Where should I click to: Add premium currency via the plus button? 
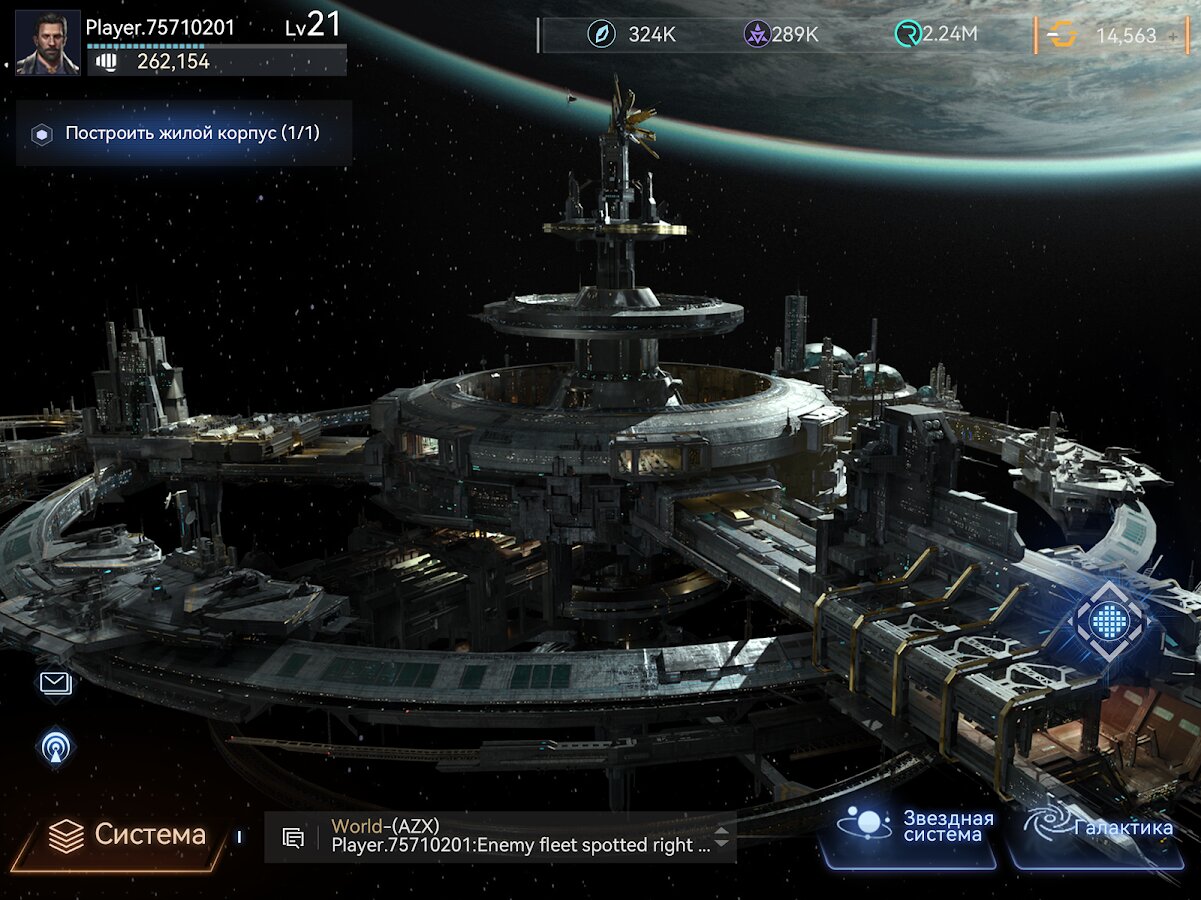pos(1173,36)
